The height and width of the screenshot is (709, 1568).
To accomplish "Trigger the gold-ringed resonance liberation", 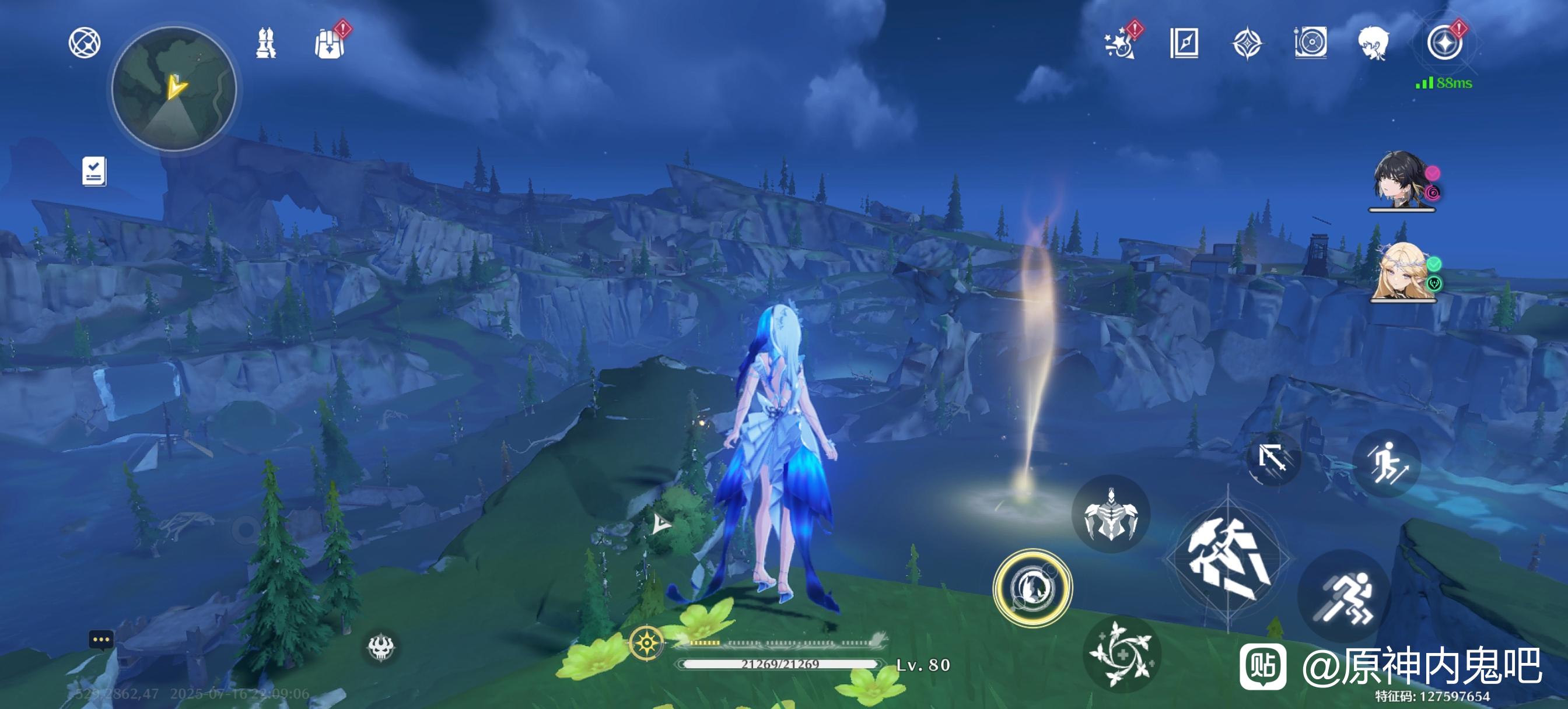I will tap(1032, 588).
